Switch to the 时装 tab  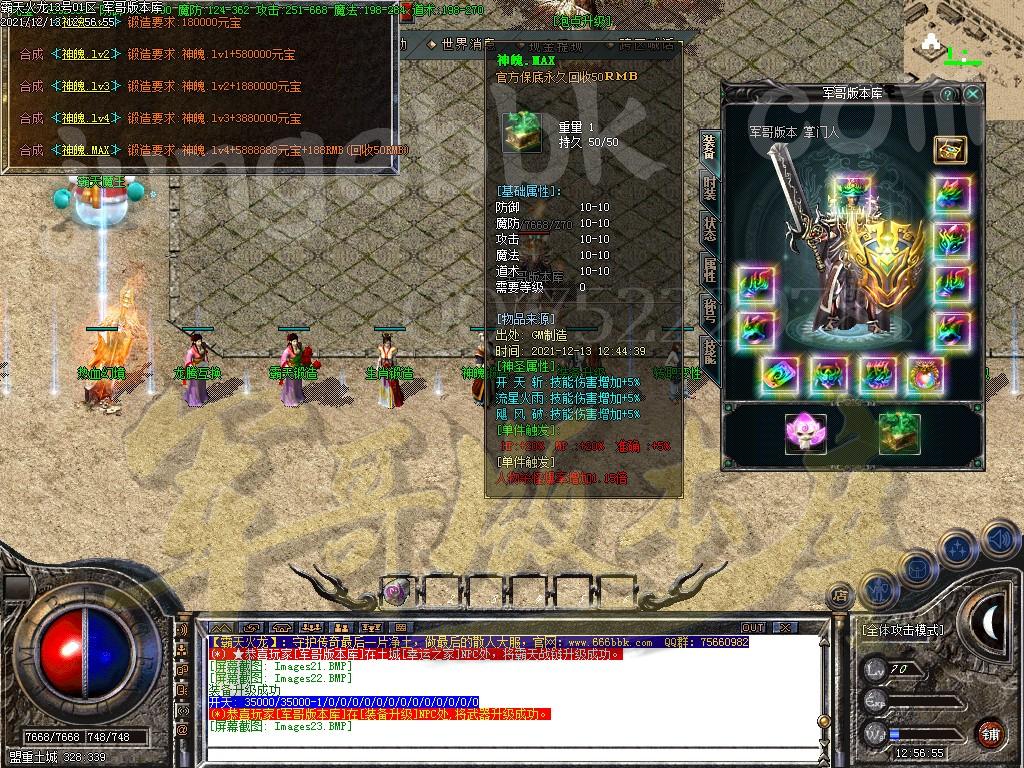(x=708, y=188)
